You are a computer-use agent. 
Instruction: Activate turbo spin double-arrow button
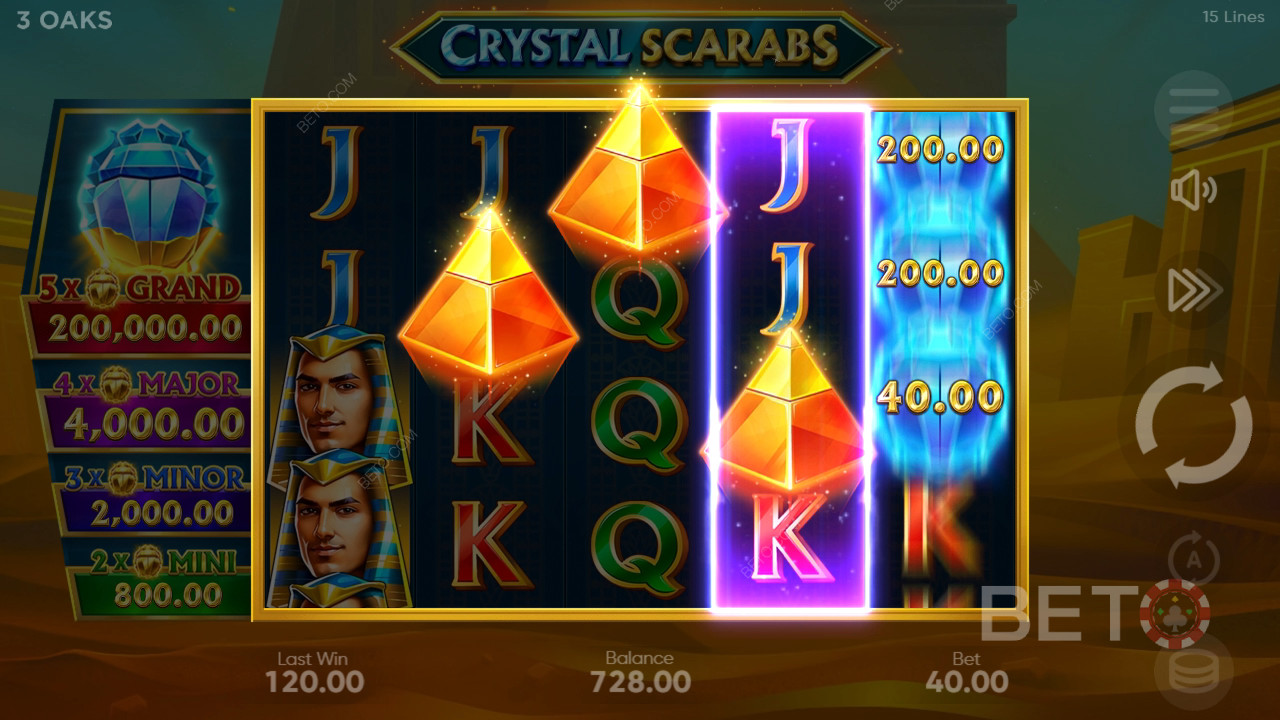pyautogui.click(x=1194, y=290)
